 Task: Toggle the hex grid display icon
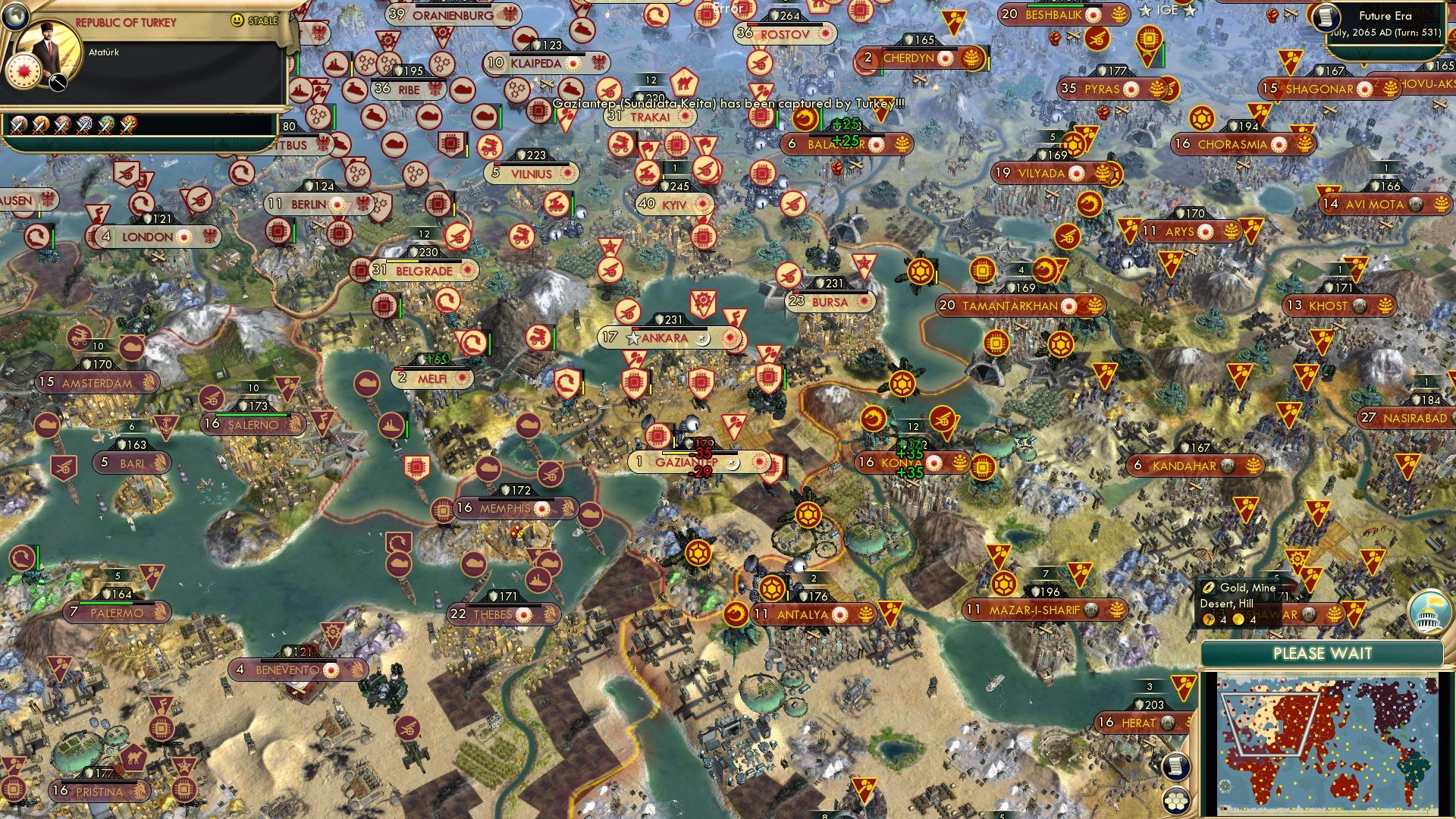click(x=1175, y=802)
